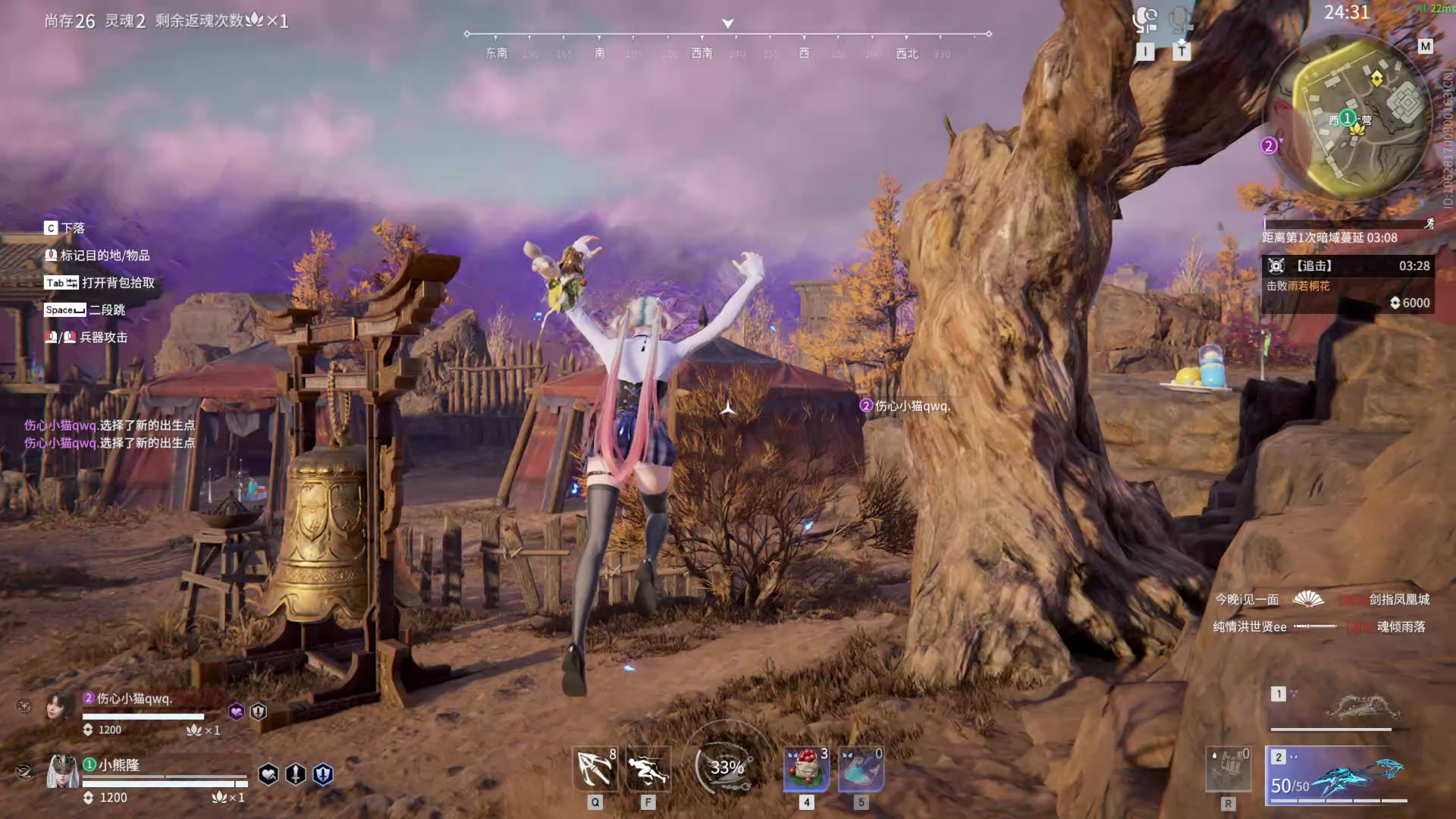1456x819 pixels.
Task: Select the blue armor powder item slot
Action: (x=861, y=769)
